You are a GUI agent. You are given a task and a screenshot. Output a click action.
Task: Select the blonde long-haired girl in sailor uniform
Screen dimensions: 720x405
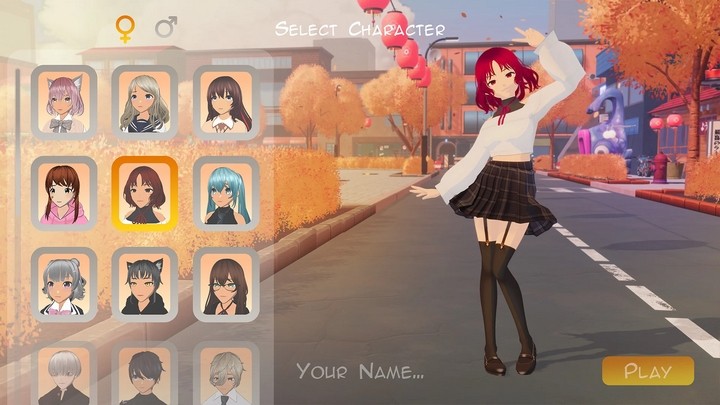pyautogui.click(x=145, y=102)
